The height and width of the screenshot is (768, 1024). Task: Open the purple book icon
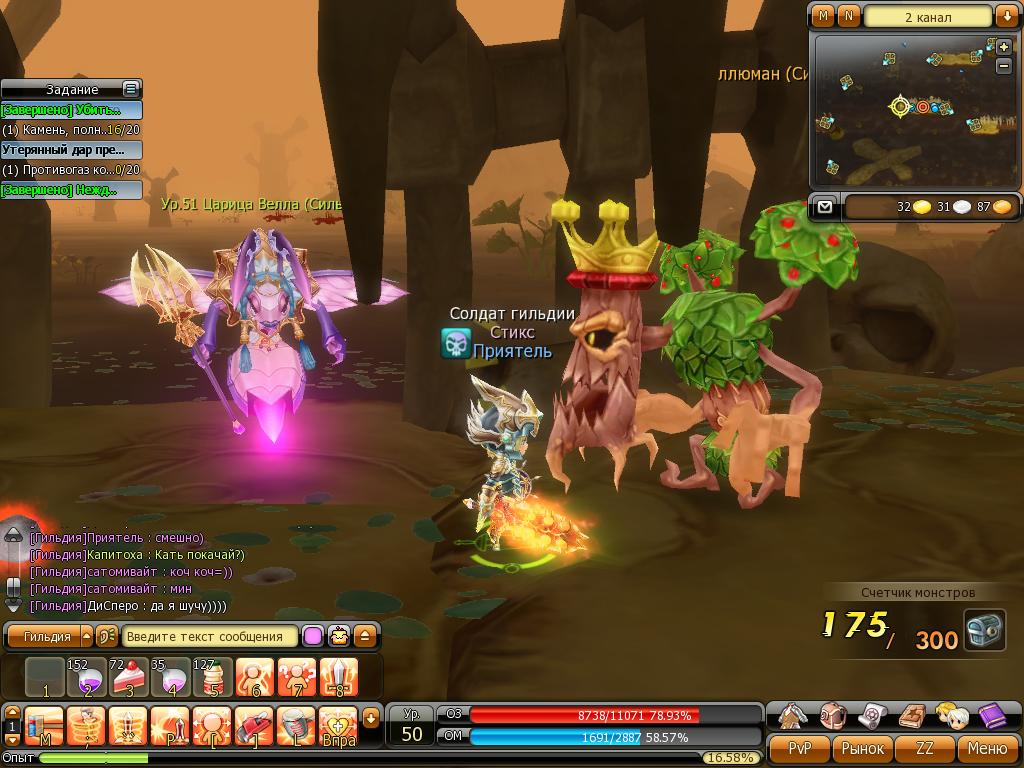click(993, 715)
